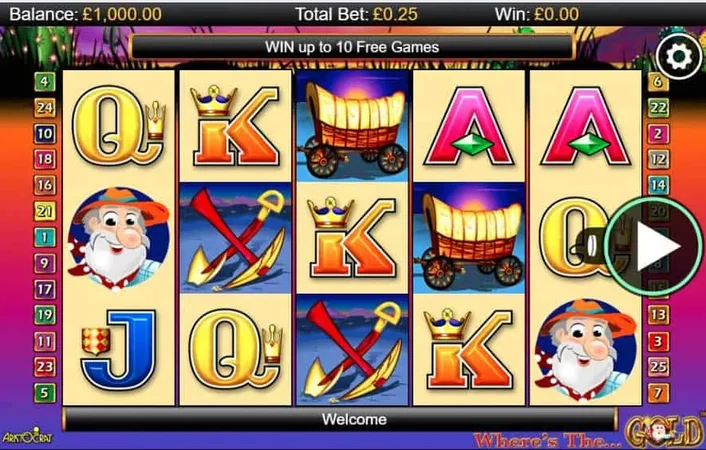The width and height of the screenshot is (706, 450).
Task: Highlight payline marker number 22
Action: coord(658,108)
